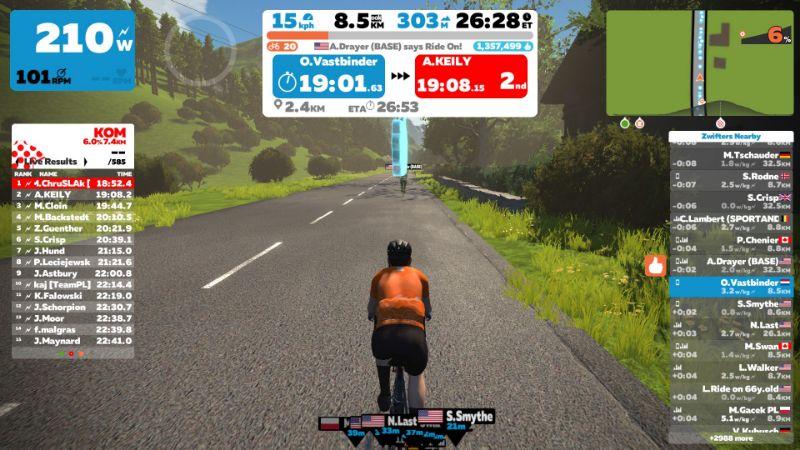This screenshot has width=800, height=450.
Task: Choose M.Swan from the nearby riders
Action: pyautogui.click(x=730, y=350)
